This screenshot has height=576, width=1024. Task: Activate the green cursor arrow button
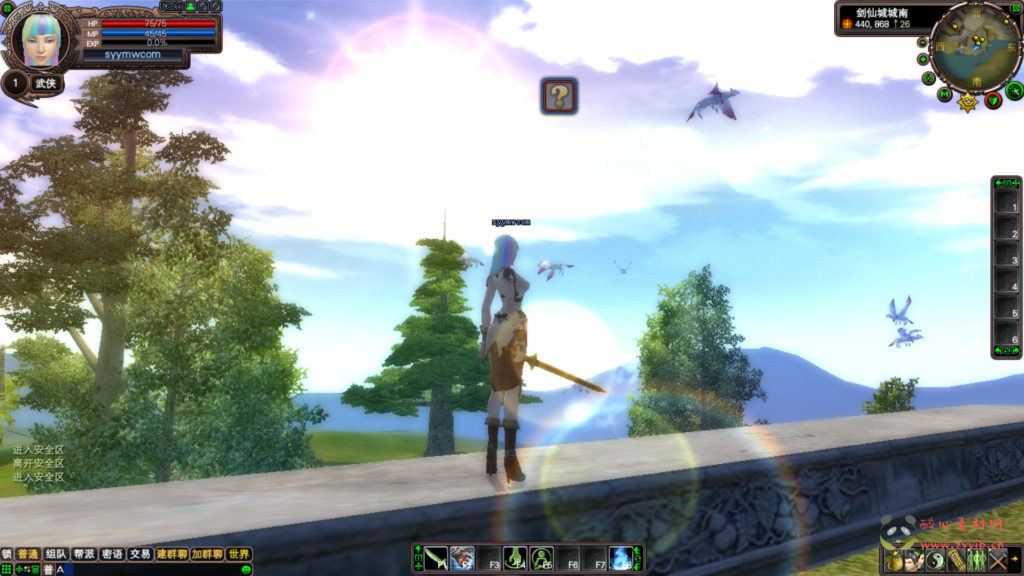pyautogui.click(x=1014, y=91)
